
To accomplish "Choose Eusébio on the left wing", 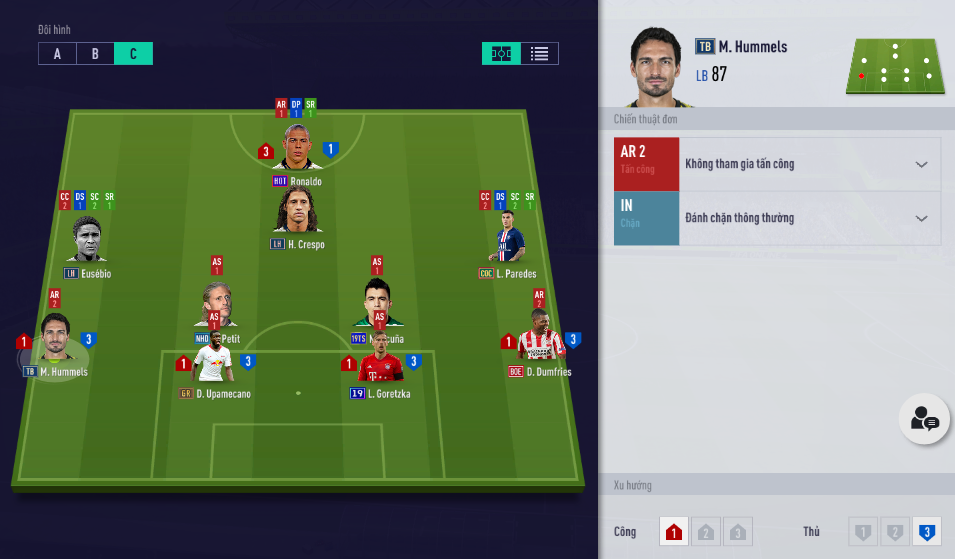I will point(88,242).
